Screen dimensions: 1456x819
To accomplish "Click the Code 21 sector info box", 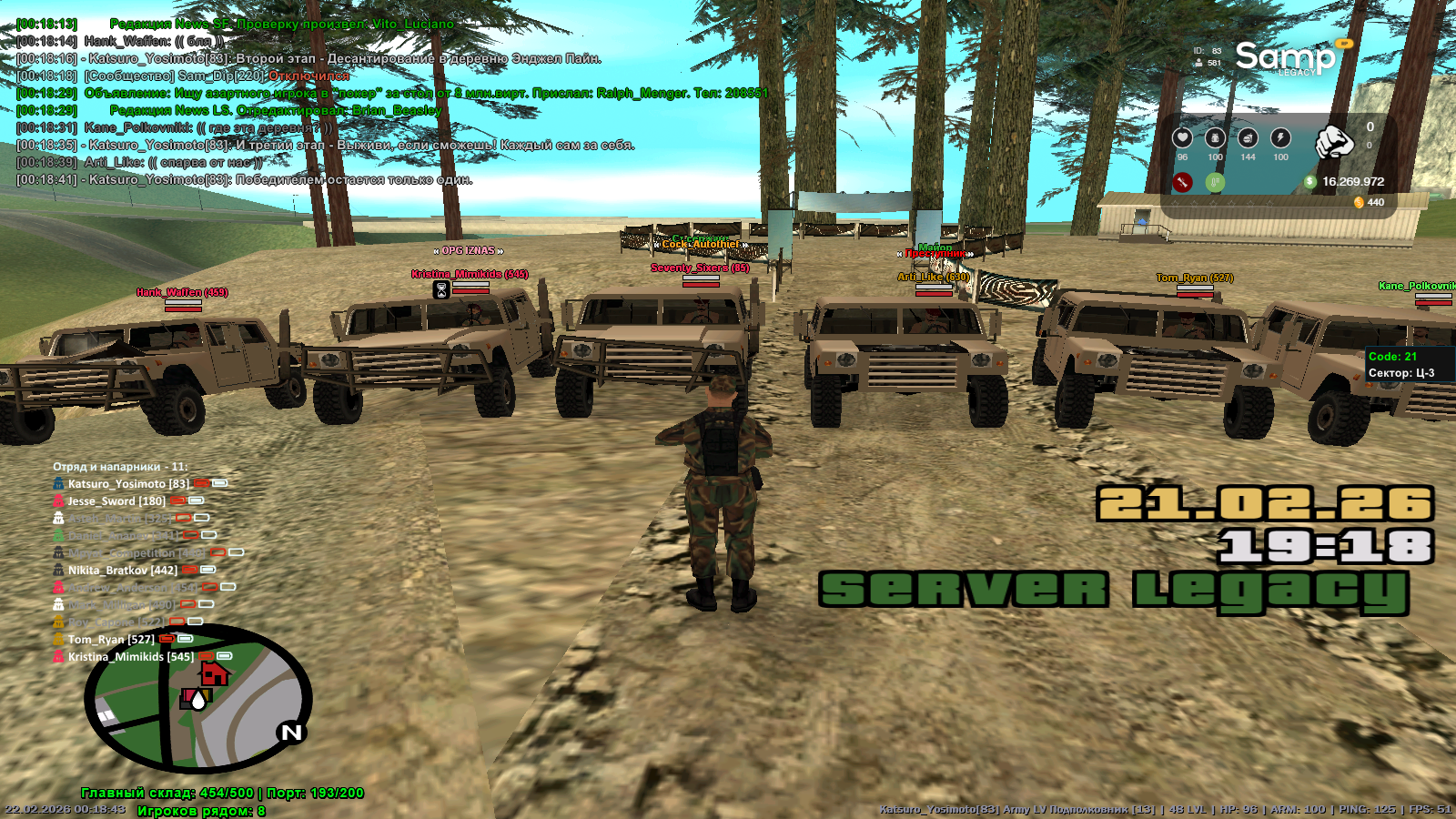I will [1402, 365].
